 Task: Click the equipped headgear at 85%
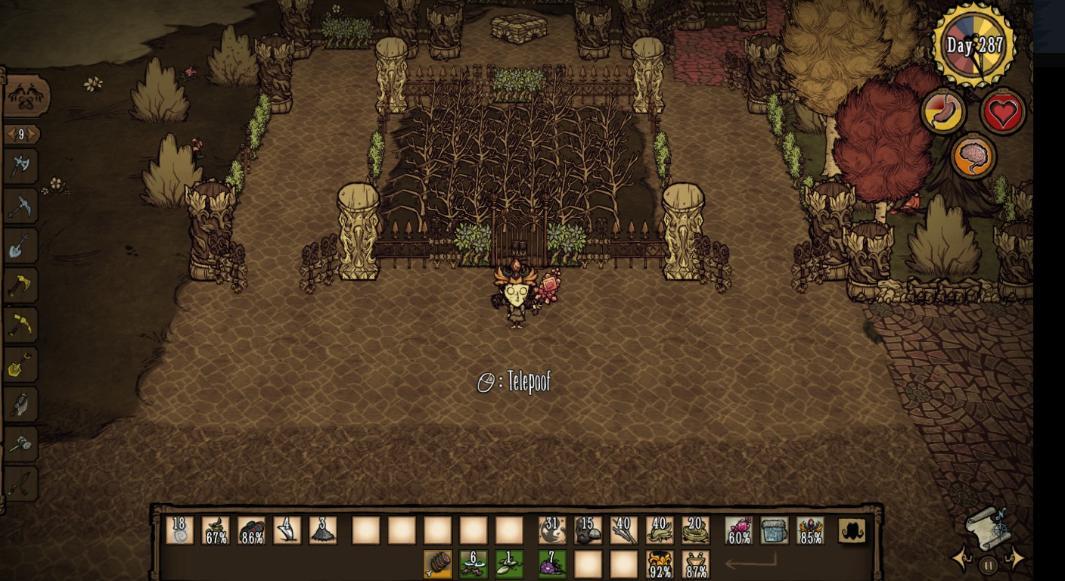[x=810, y=530]
